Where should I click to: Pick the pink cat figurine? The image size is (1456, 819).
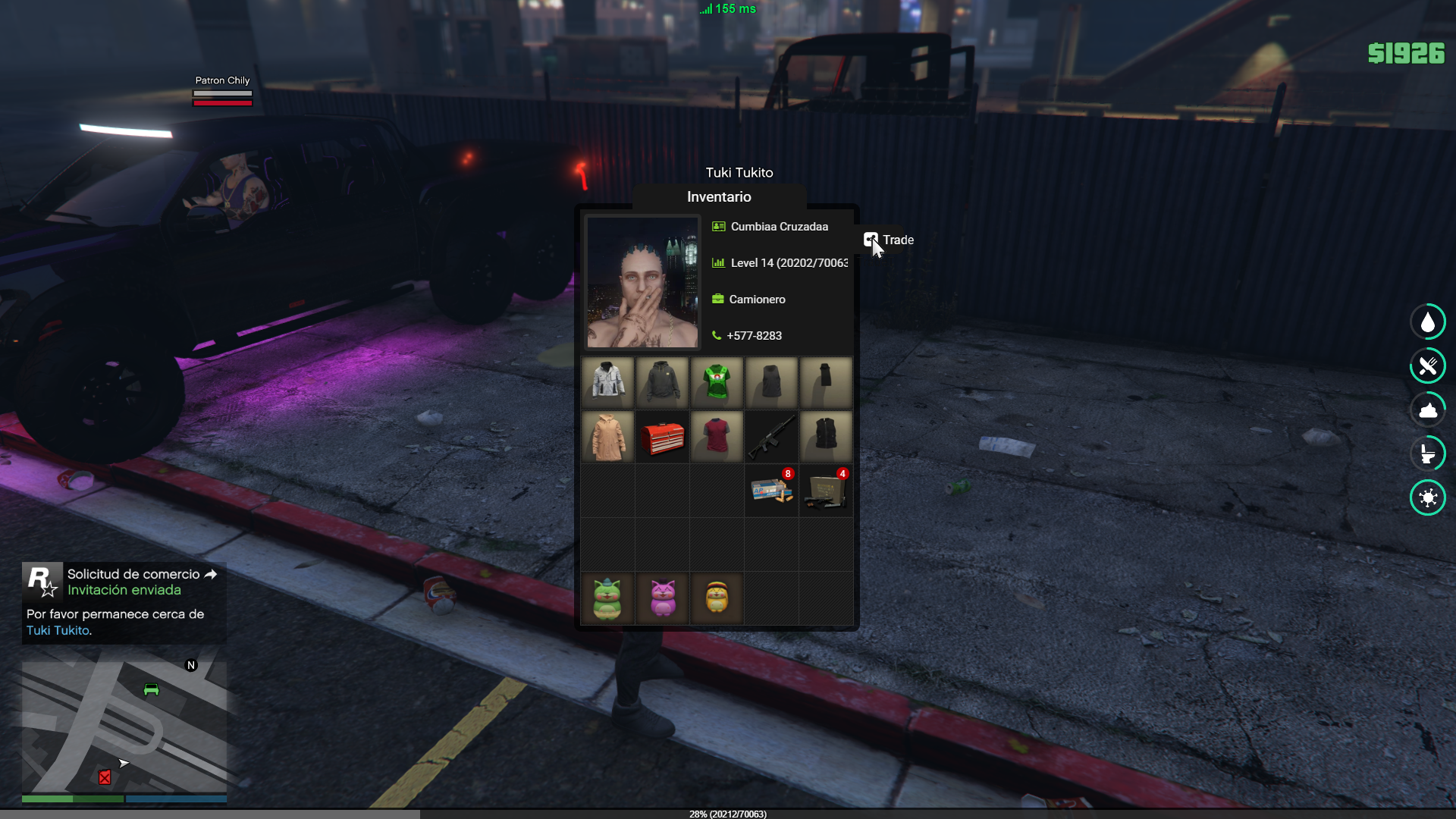point(662,598)
